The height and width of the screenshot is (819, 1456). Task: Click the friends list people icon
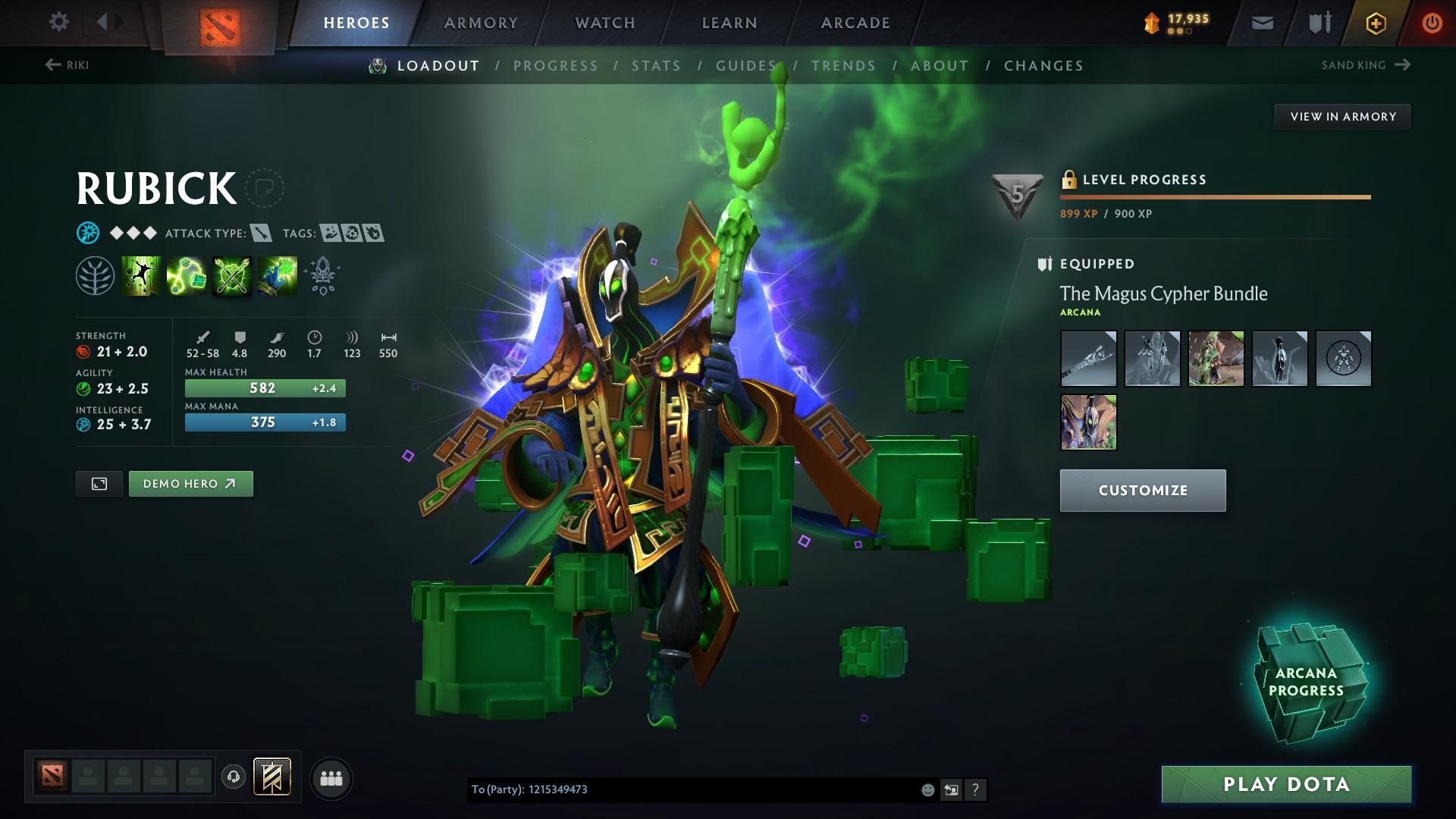point(331,777)
